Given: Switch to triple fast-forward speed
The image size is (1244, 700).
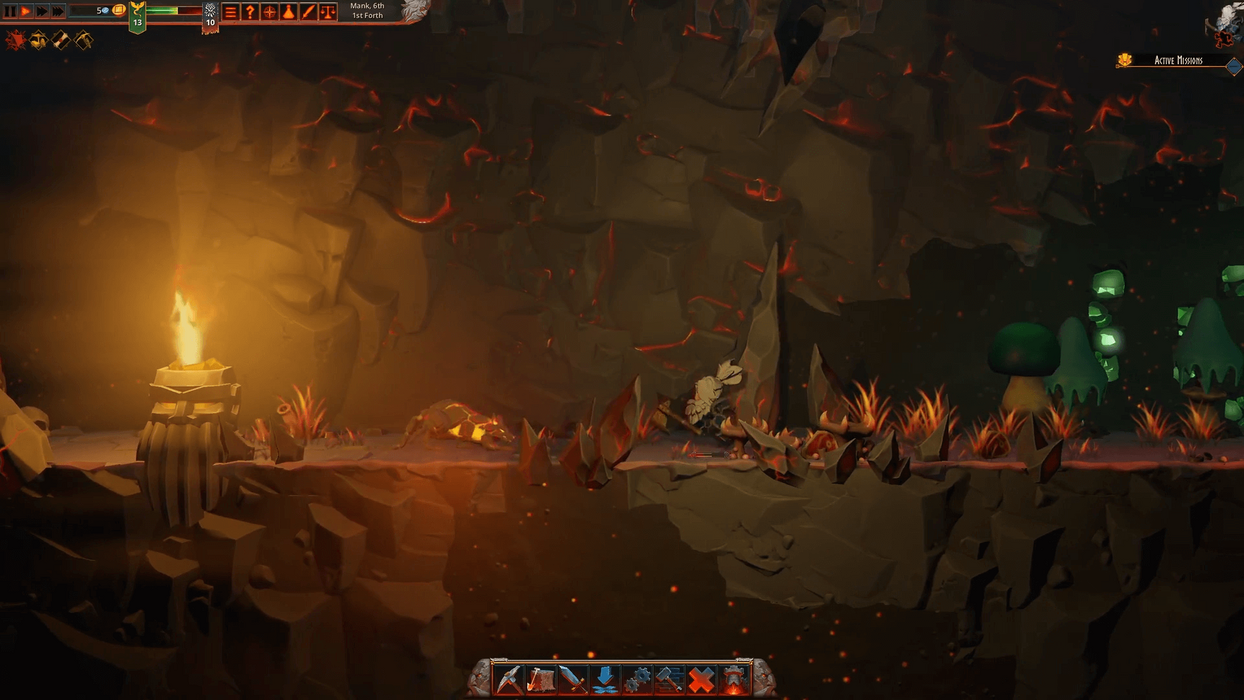Looking at the screenshot, I should (x=58, y=11).
